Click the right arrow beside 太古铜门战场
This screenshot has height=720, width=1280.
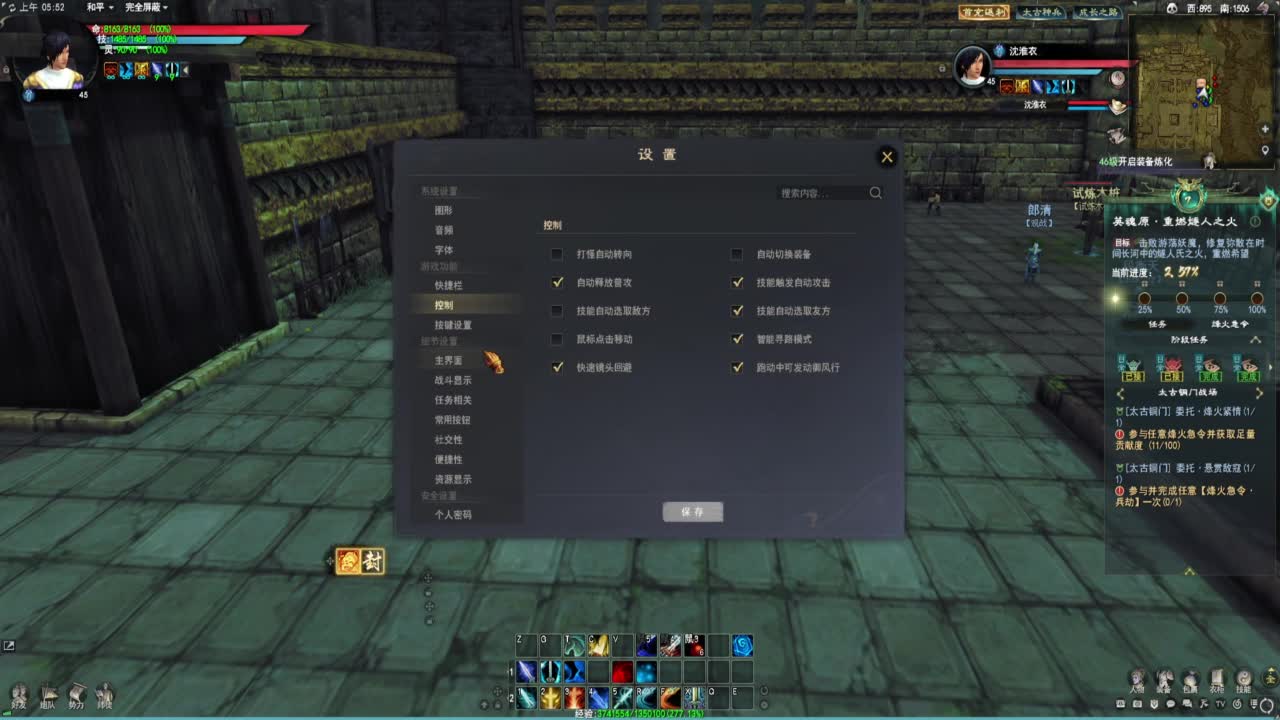coord(1258,391)
